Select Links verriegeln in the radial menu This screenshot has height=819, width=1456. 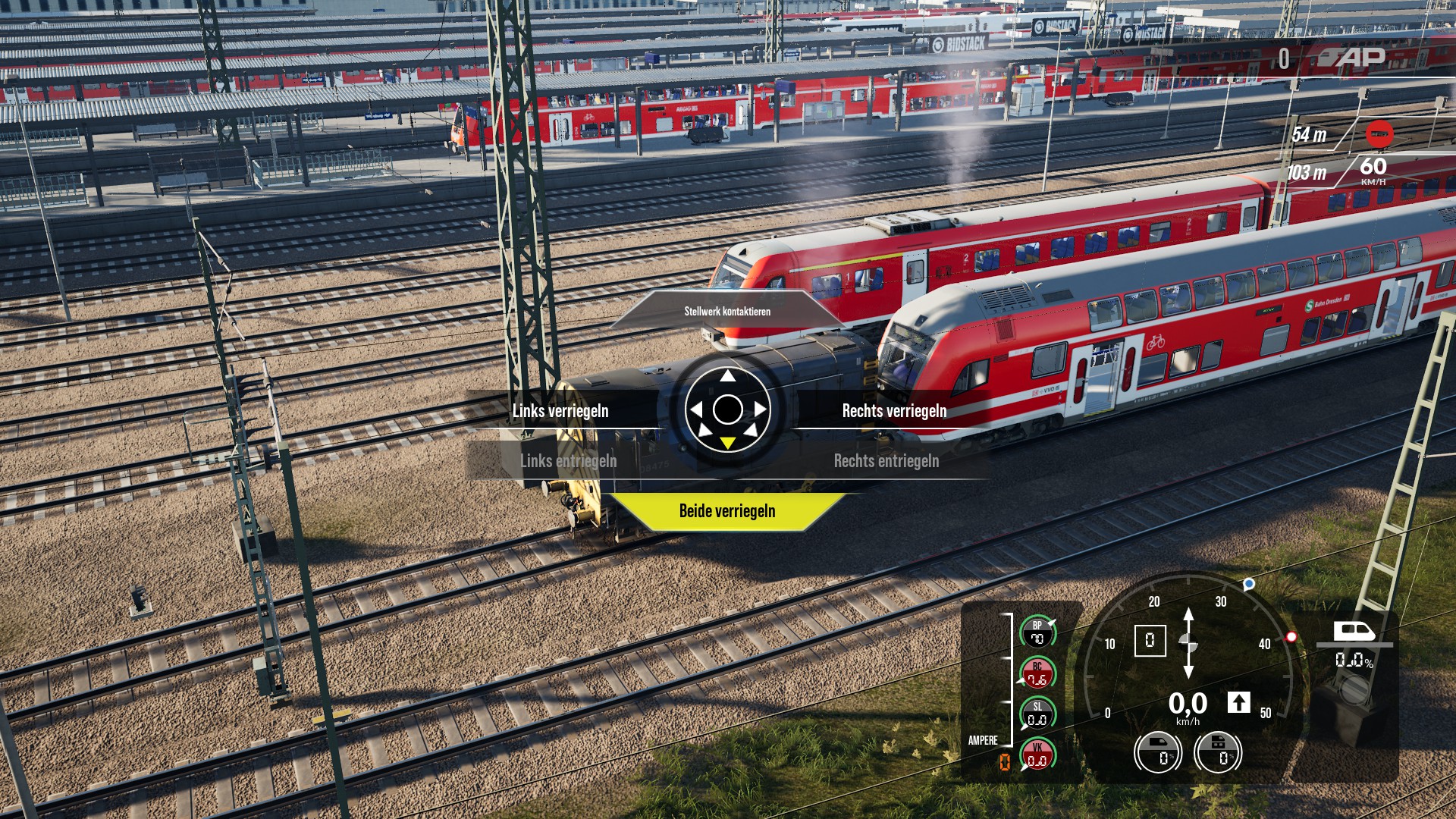pyautogui.click(x=560, y=410)
